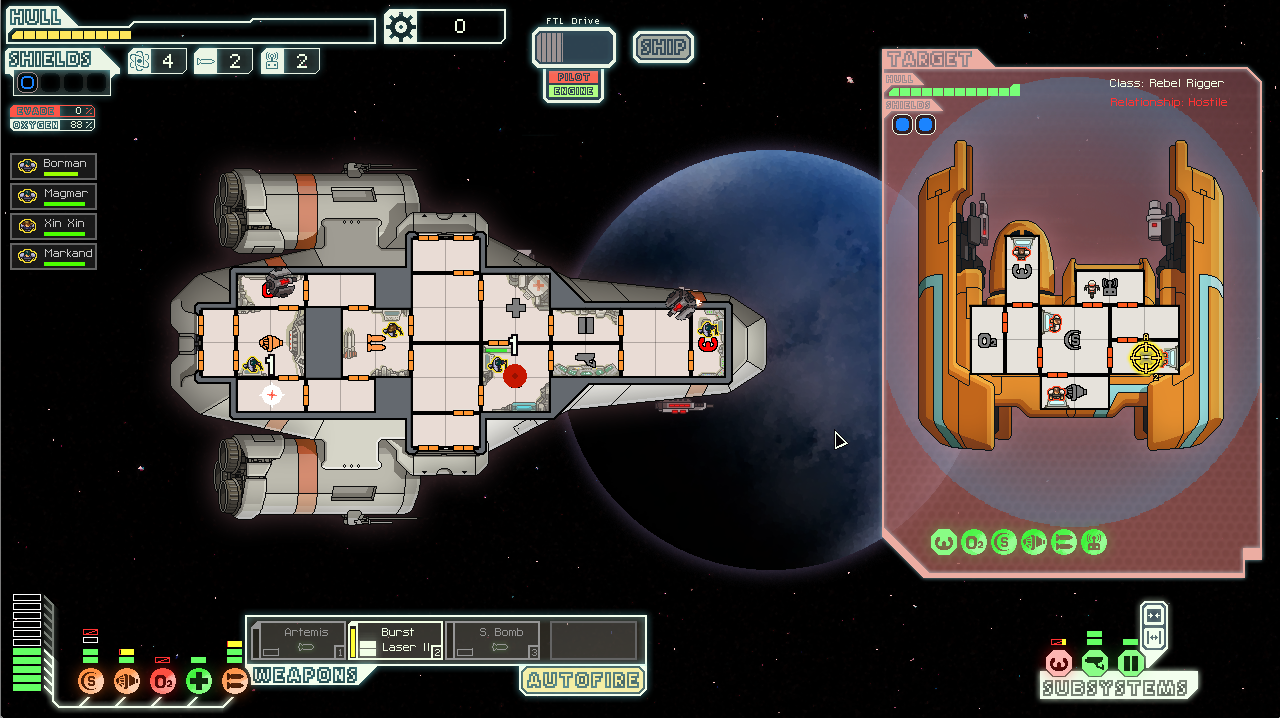Image resolution: width=1280 pixels, height=718 pixels.
Task: Open all doors with the upper door button
Action: click(1154, 615)
